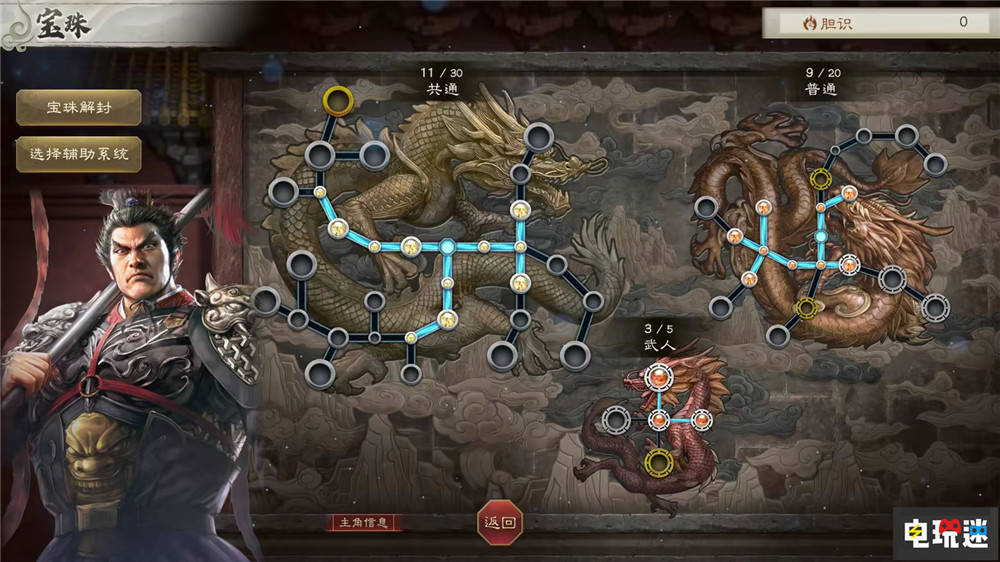Return using the red 返回 button

pyautogui.click(x=499, y=522)
